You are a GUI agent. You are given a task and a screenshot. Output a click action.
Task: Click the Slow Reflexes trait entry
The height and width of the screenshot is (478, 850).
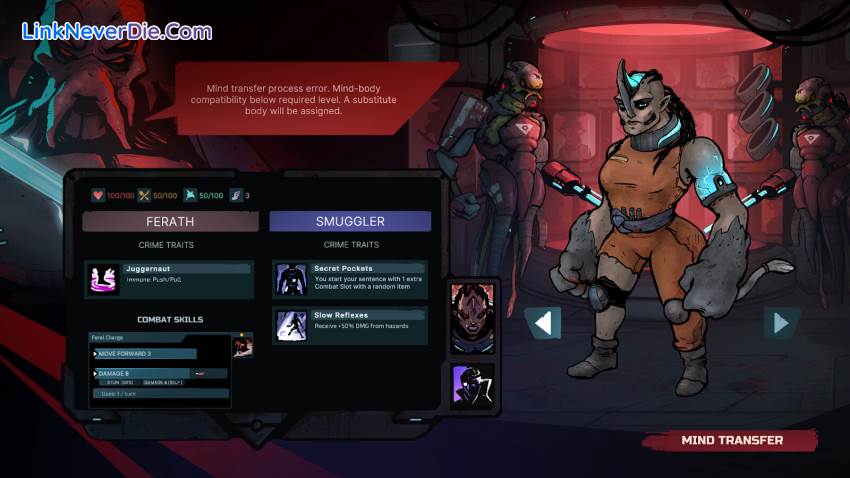pyautogui.click(x=350, y=326)
